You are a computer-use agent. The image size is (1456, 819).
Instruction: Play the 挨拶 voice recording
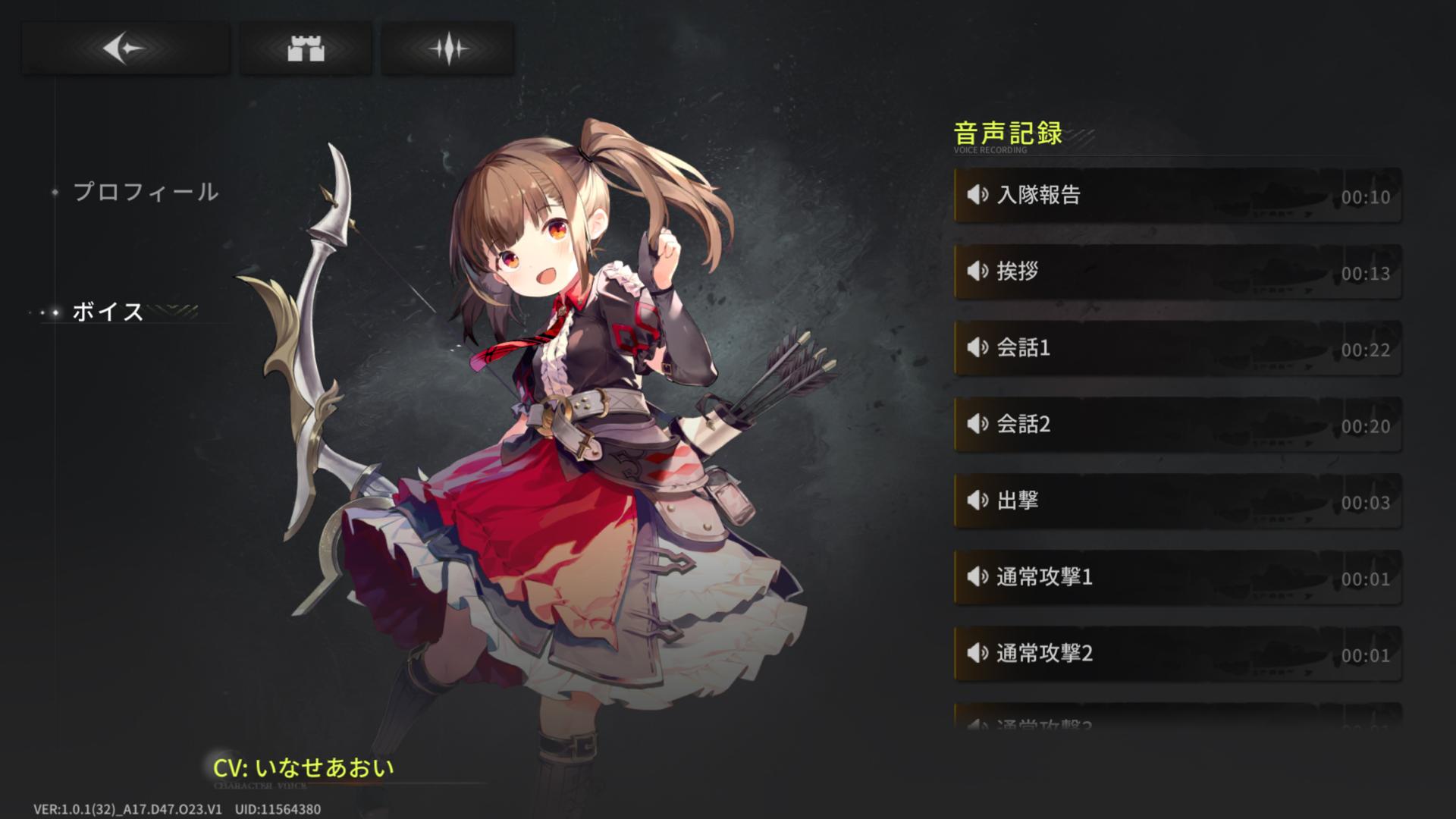pyautogui.click(x=1177, y=271)
